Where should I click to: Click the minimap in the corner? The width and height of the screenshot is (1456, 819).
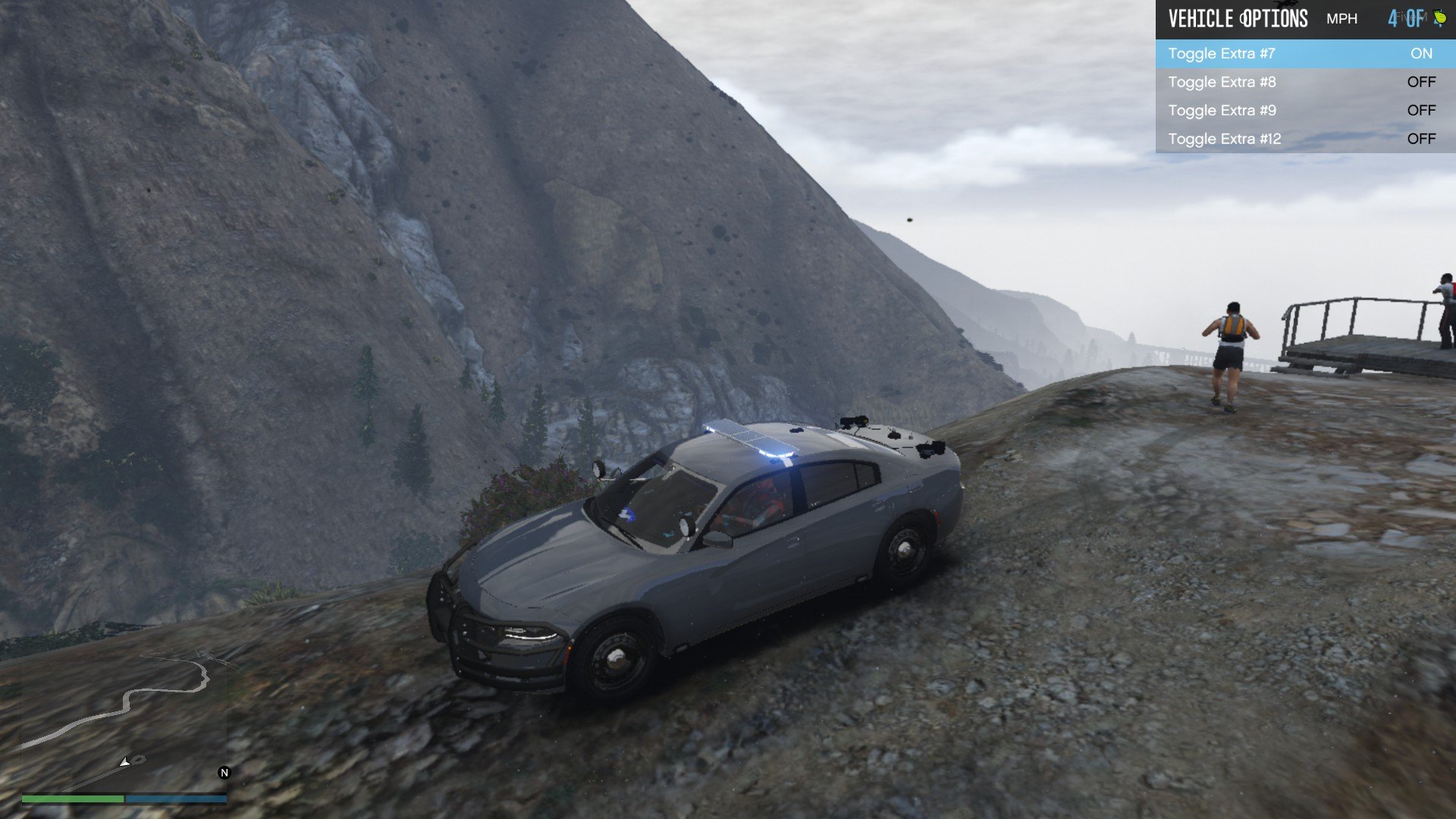[124, 722]
